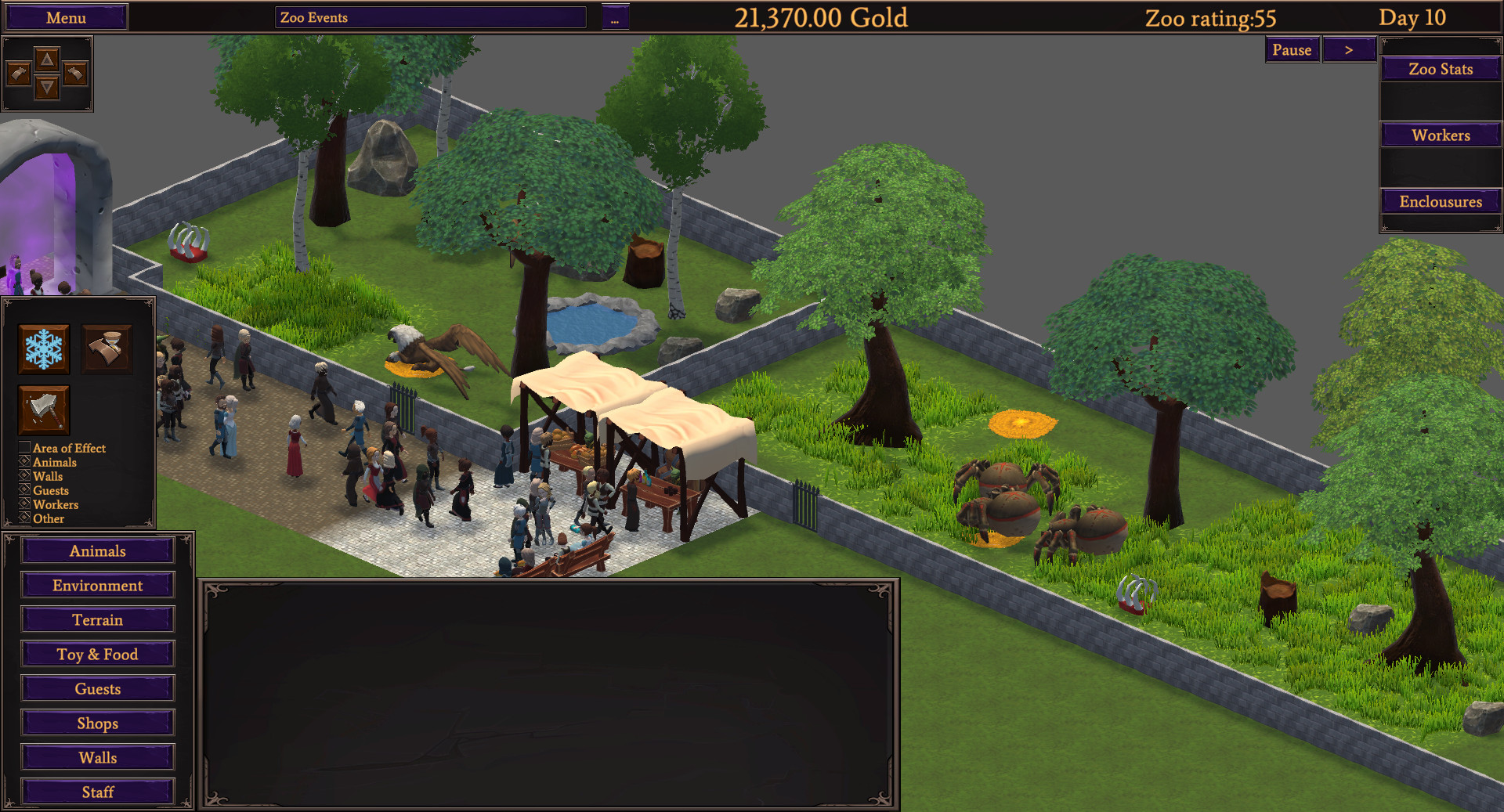The width and height of the screenshot is (1504, 812).
Task: Uncheck the Workers selection filter
Action: coord(23,504)
